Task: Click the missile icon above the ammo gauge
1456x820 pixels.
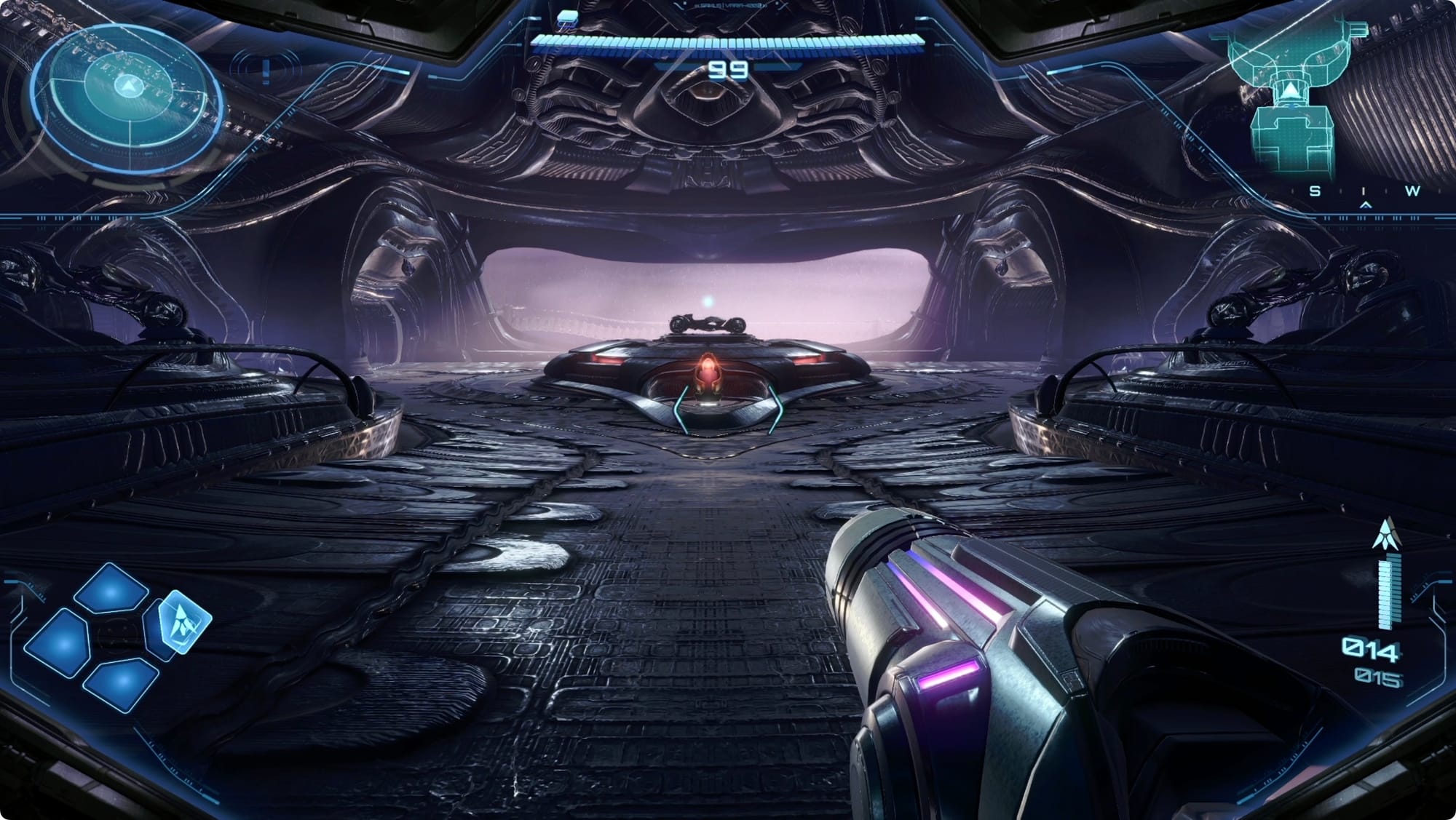Action: tap(1385, 535)
